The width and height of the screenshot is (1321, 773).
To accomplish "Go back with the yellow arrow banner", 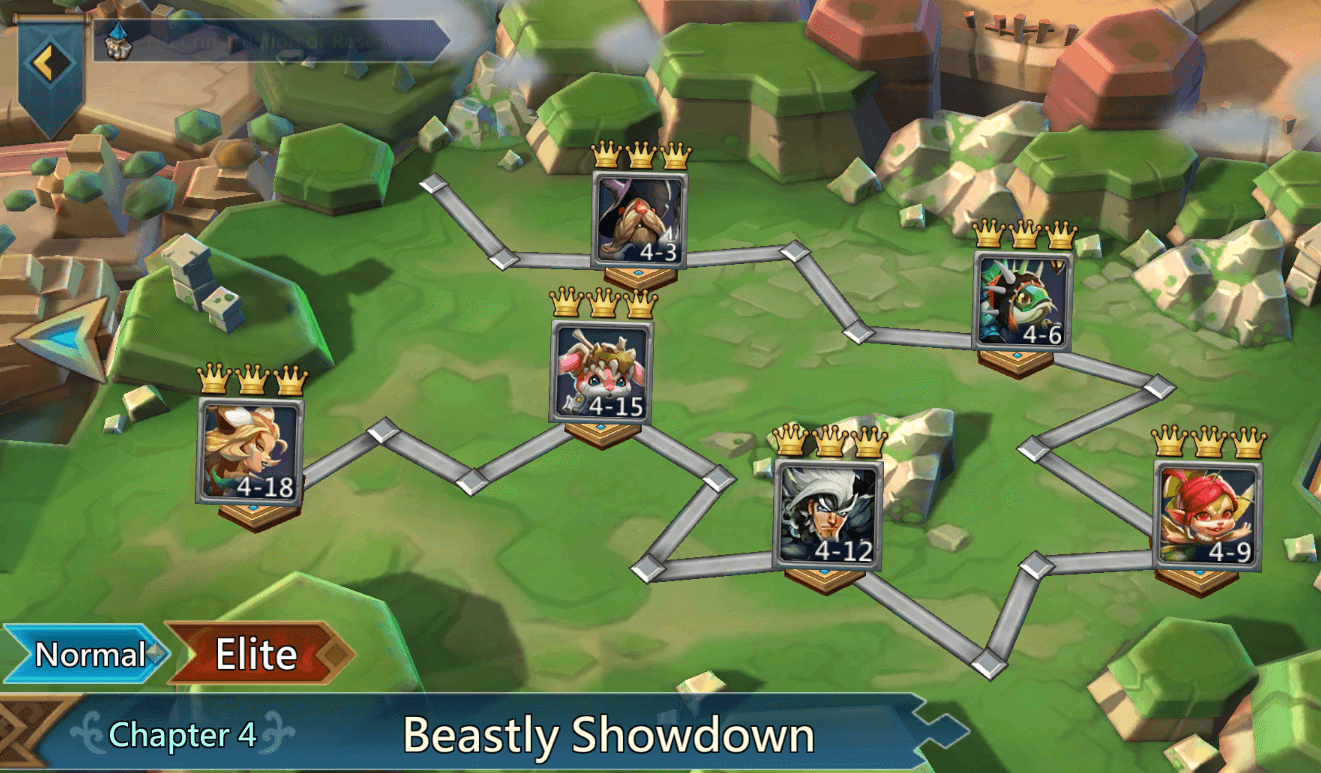I will tap(44, 63).
